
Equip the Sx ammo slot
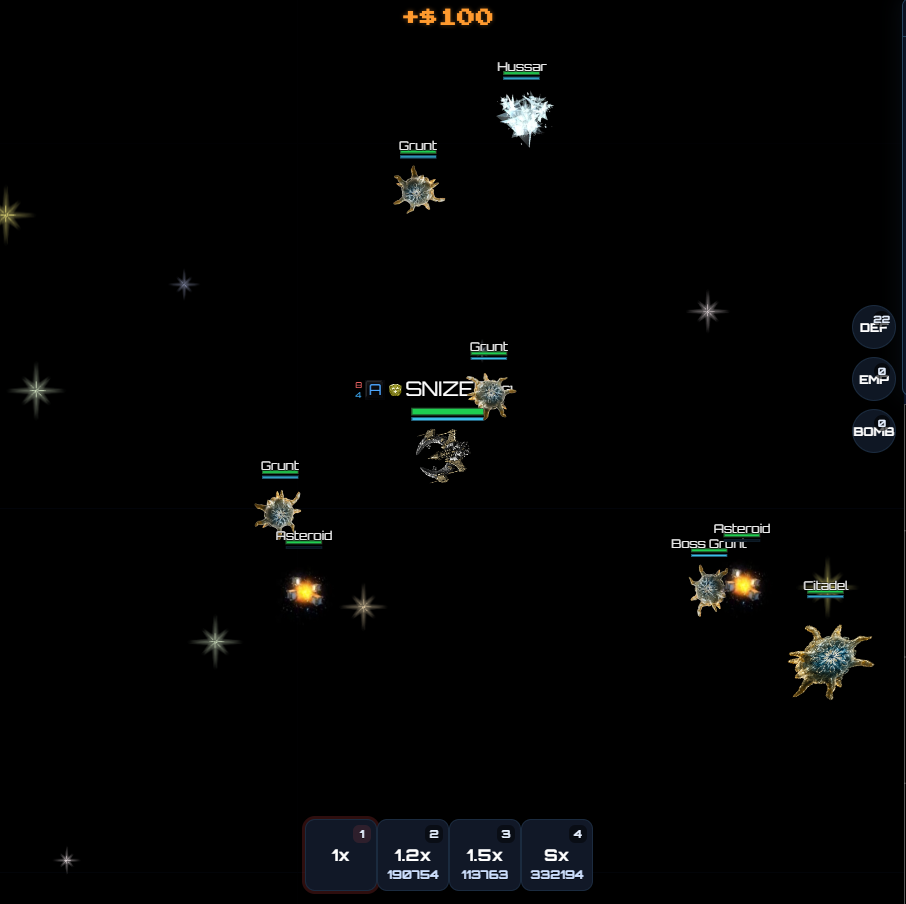(x=557, y=855)
